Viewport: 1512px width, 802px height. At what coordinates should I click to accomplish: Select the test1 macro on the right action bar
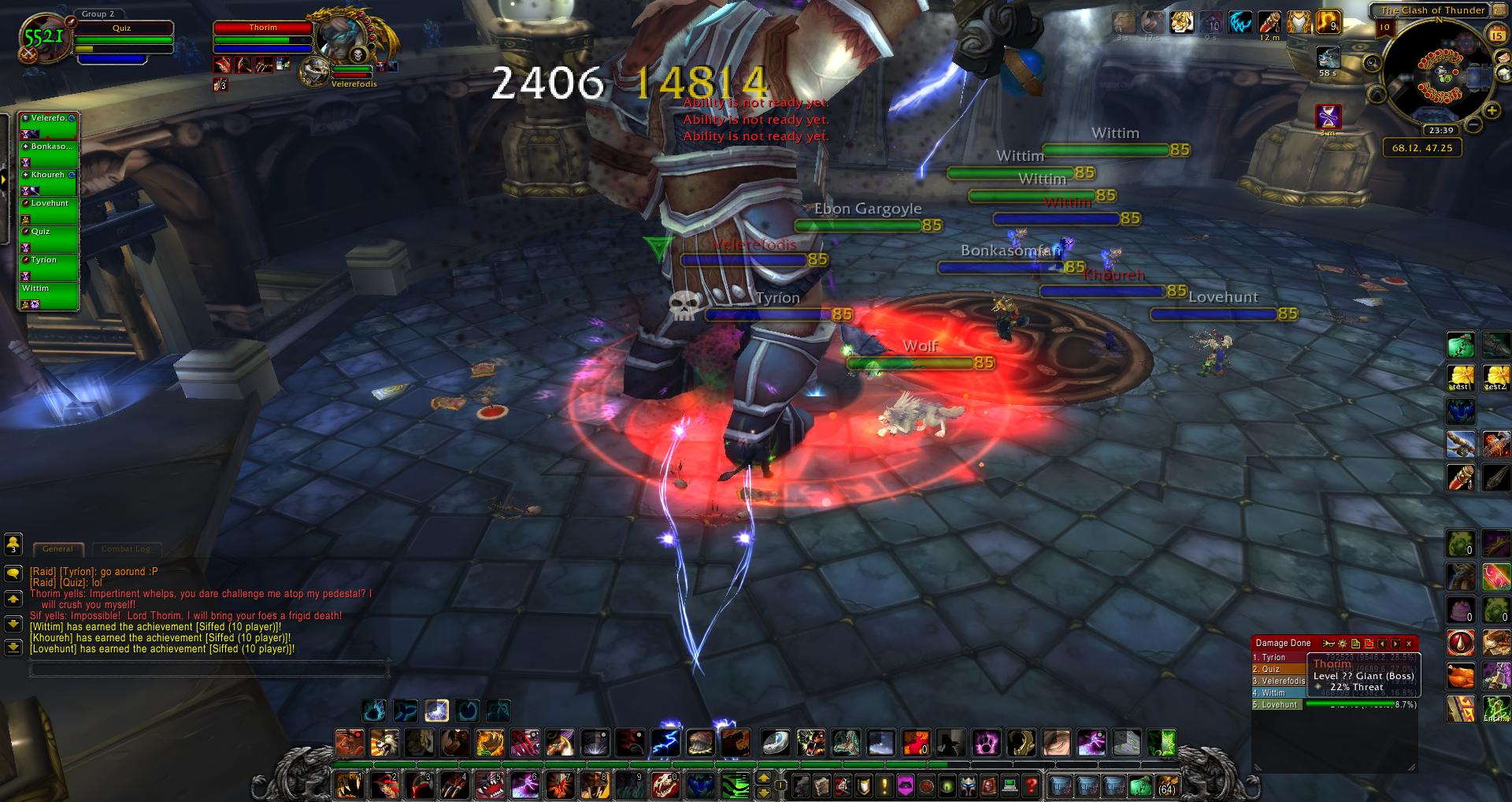click(1461, 376)
